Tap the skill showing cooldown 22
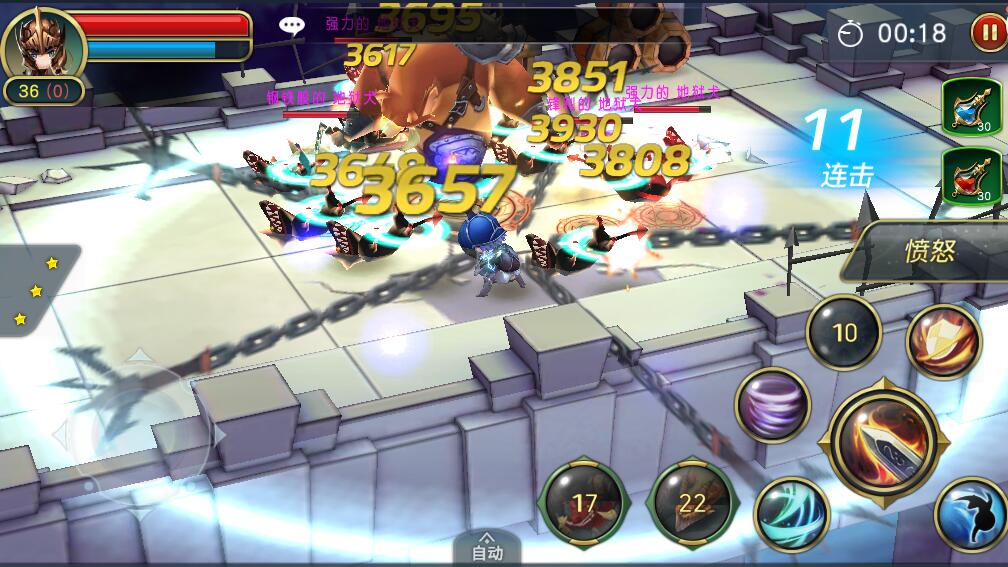The width and height of the screenshot is (1008, 567). pyautogui.click(x=692, y=504)
